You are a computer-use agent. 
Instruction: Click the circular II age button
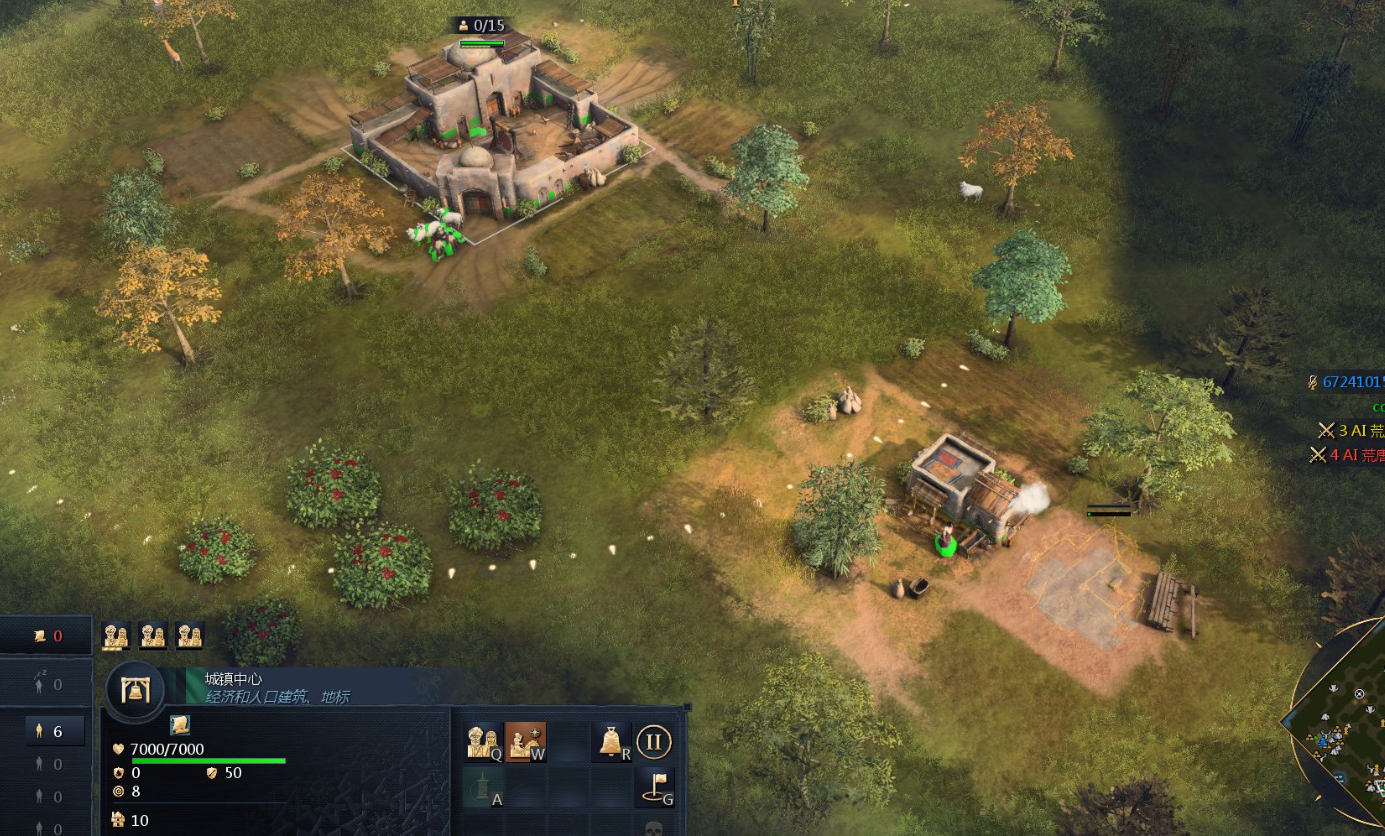[x=654, y=742]
